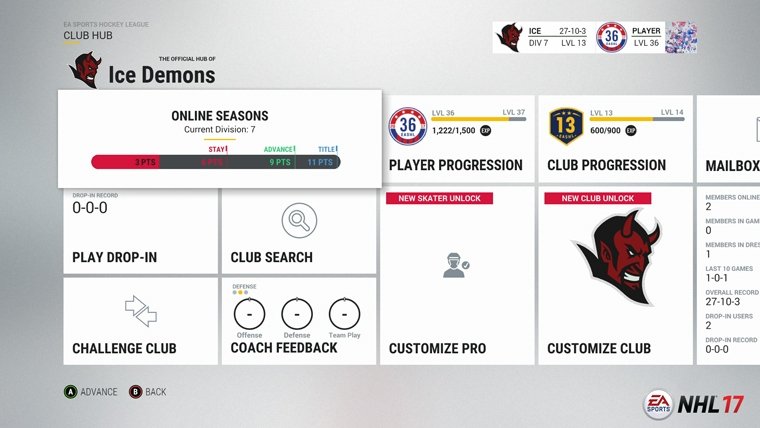Select the Customize Pro tile

pos(456,276)
